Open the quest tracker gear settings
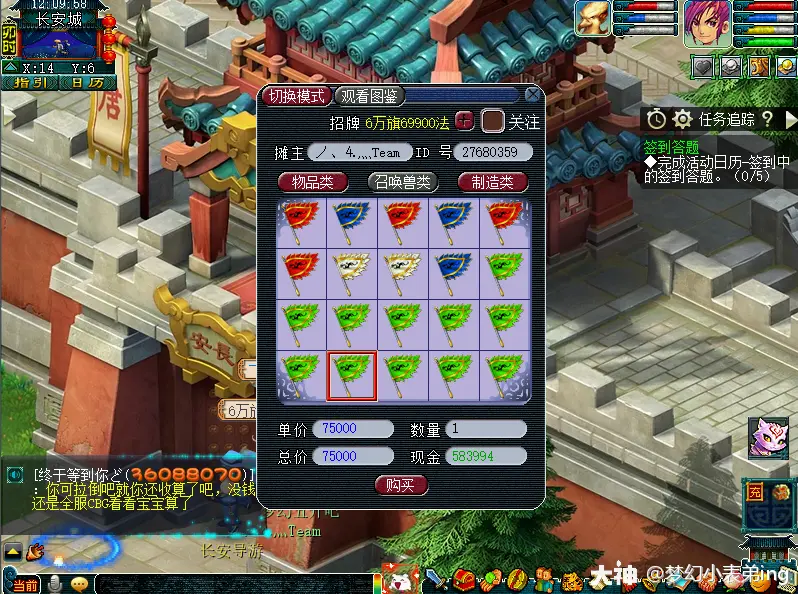The image size is (798, 594). 682,119
